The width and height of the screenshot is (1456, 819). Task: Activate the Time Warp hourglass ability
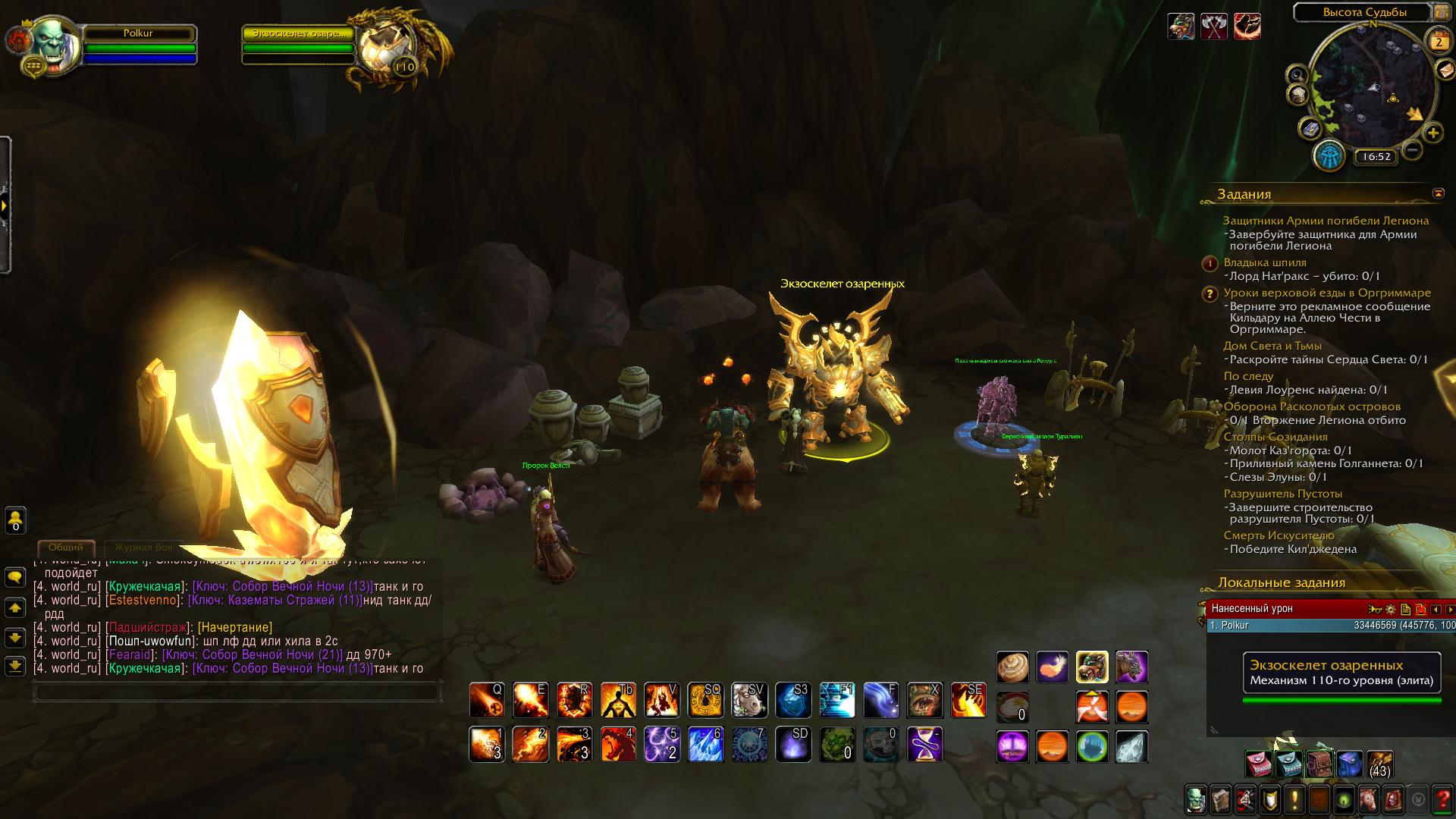(x=924, y=744)
